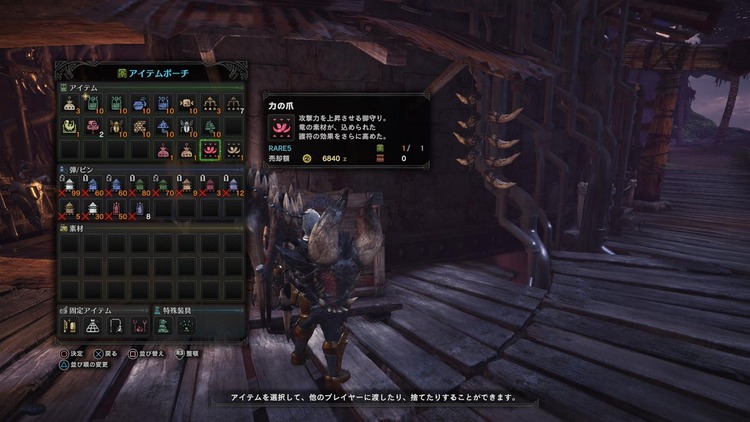
Task: Select the green booster specialized tool
Action: coord(187,326)
